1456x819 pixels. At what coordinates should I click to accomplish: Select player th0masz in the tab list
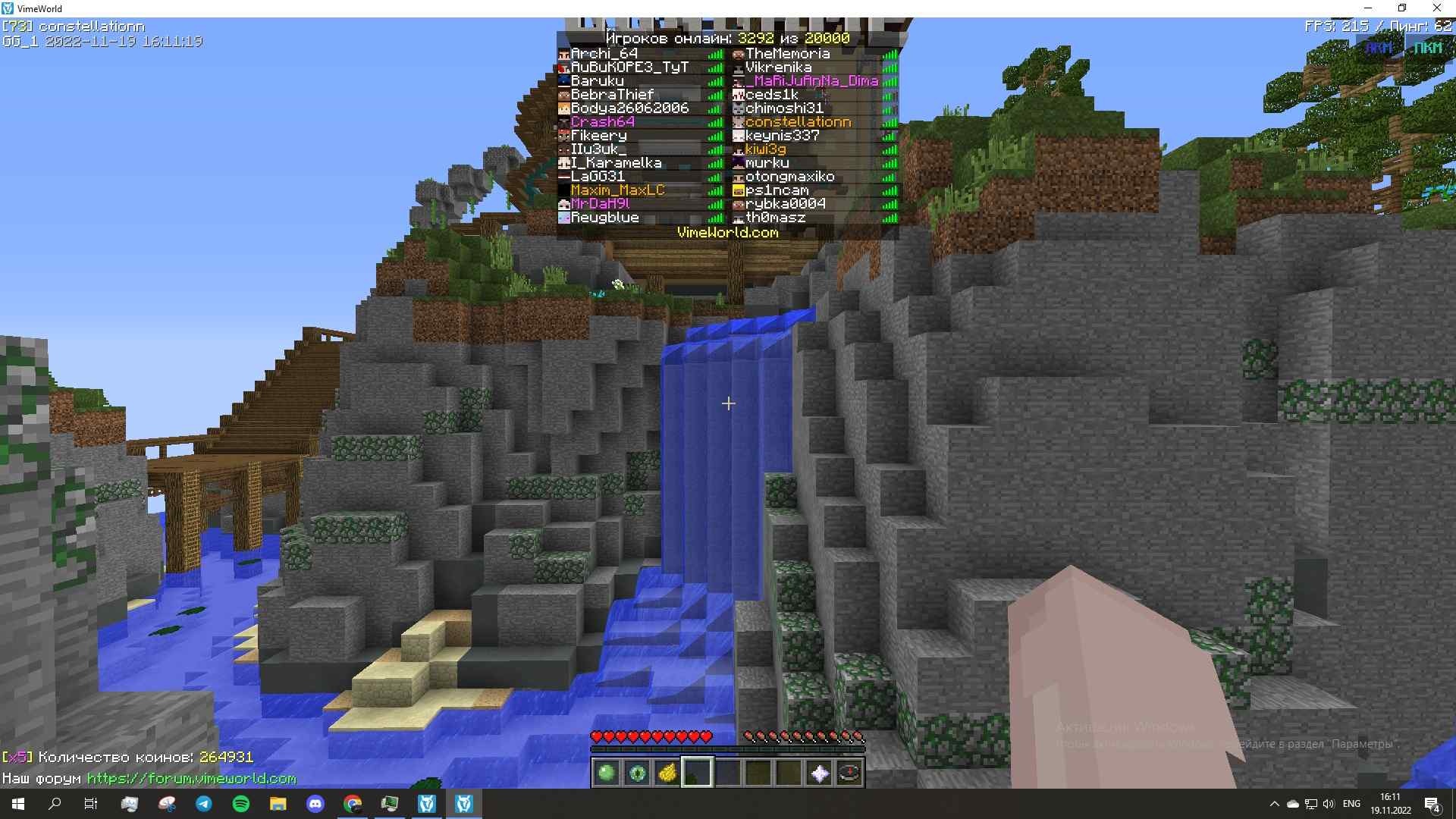click(775, 218)
